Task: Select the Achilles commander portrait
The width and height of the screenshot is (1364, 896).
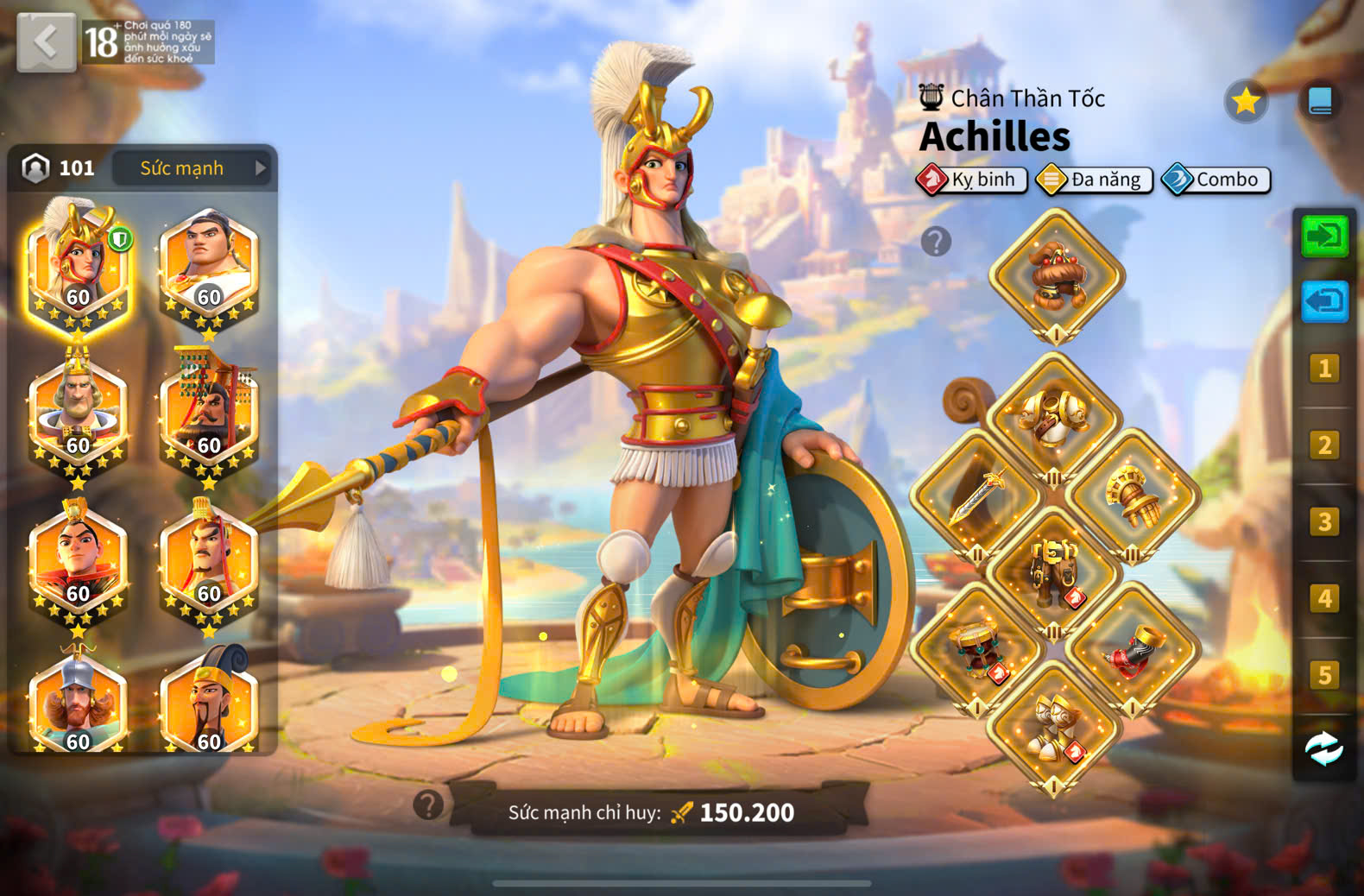Action: pos(78,262)
